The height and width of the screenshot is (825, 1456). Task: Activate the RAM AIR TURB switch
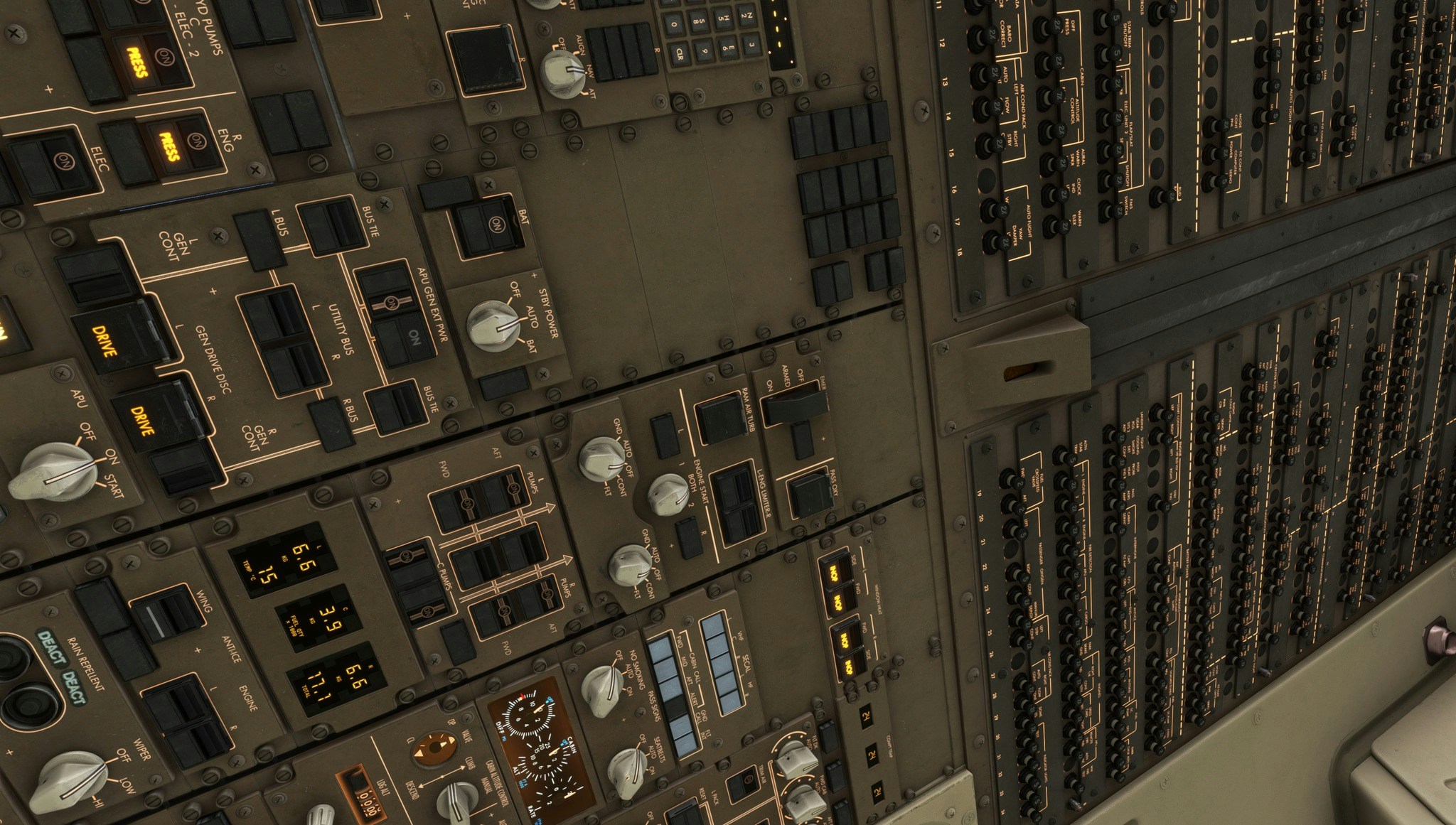coord(722,419)
